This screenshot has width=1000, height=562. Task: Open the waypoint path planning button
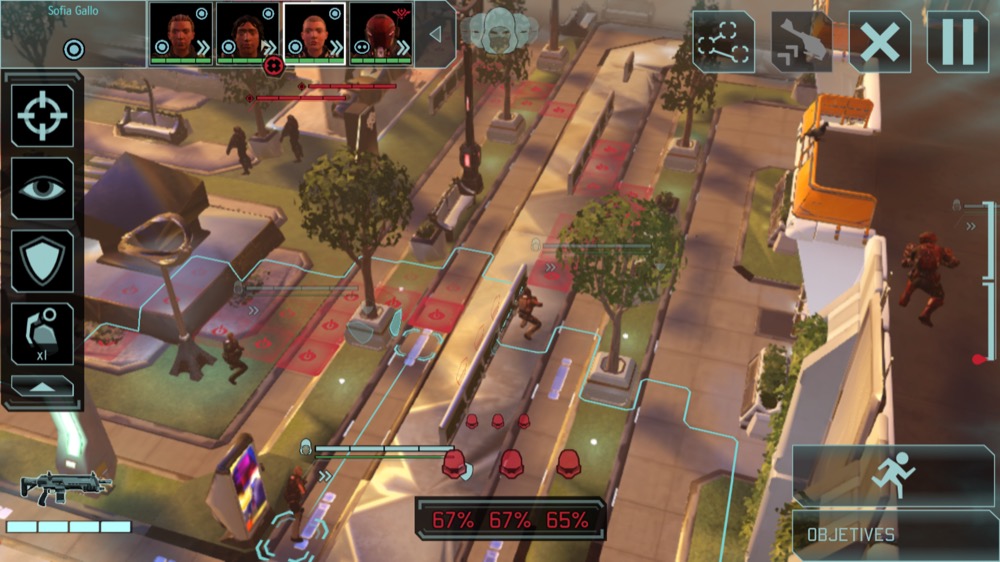(x=723, y=42)
